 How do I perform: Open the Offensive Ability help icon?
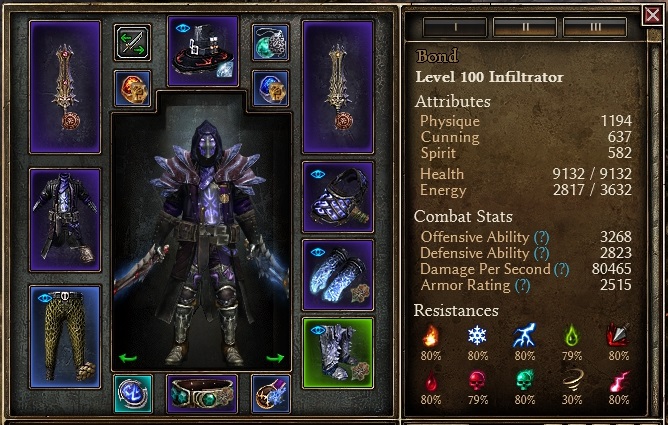click(x=542, y=237)
